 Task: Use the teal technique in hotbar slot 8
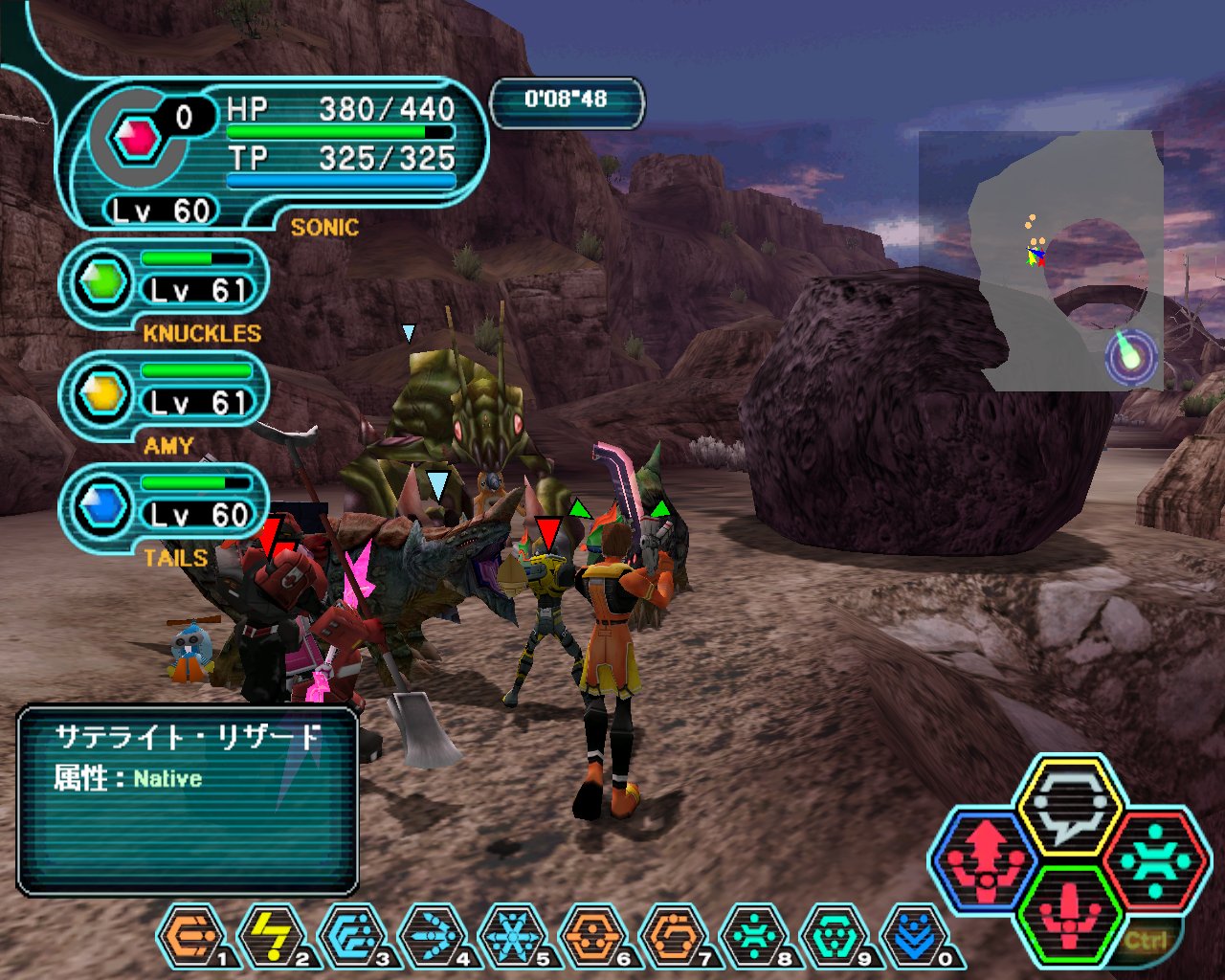(x=753, y=935)
